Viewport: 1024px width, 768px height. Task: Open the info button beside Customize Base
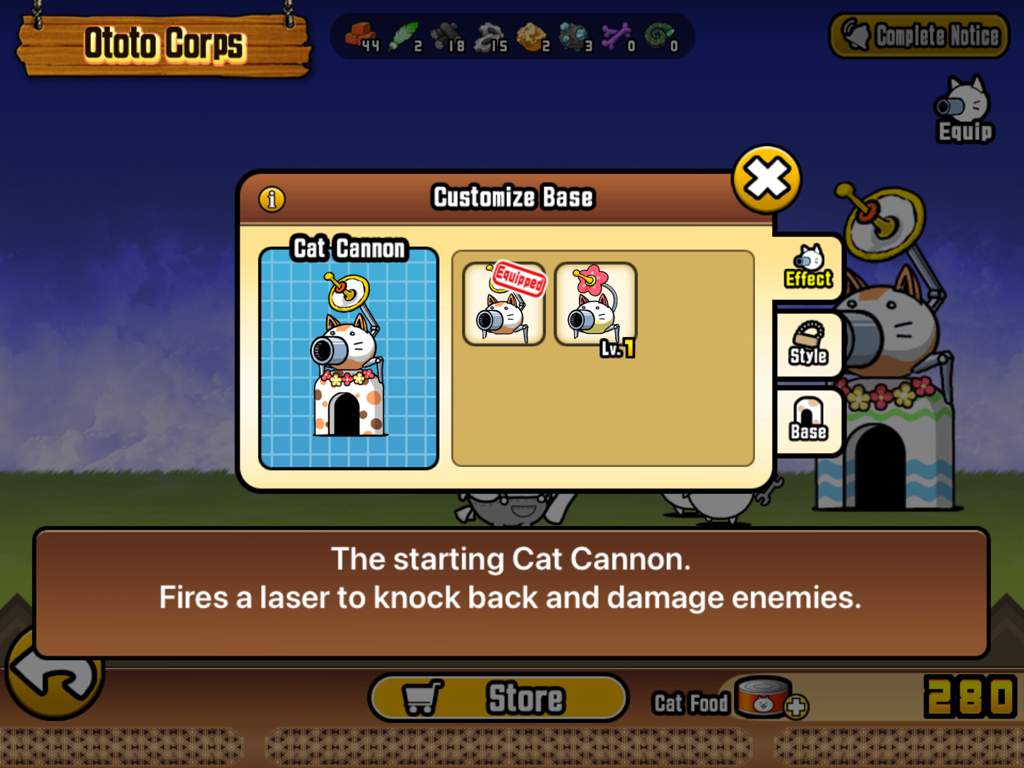272,199
